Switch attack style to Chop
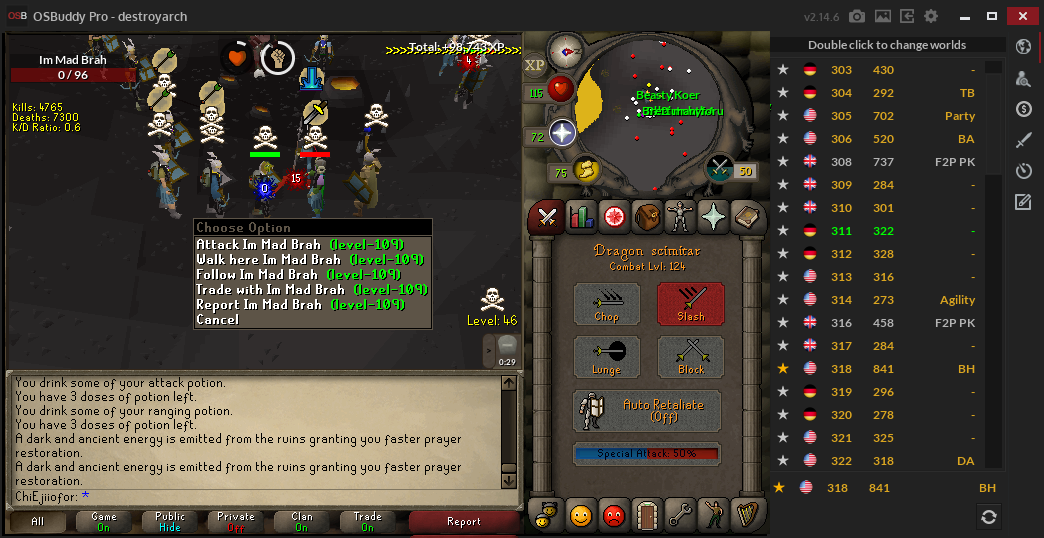This screenshot has width=1044, height=538. tap(606, 303)
